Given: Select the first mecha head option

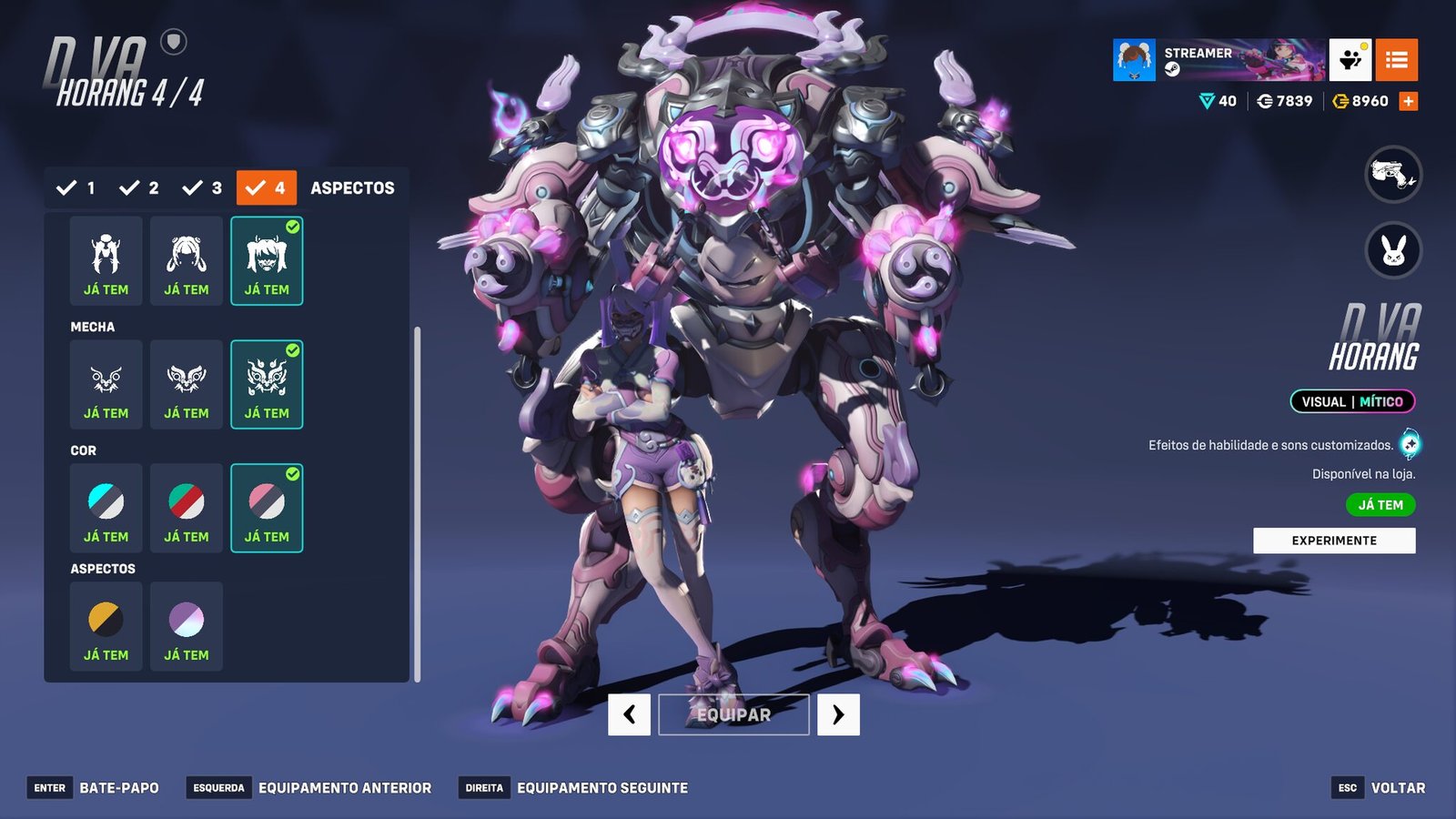Looking at the screenshot, I should [x=106, y=384].
